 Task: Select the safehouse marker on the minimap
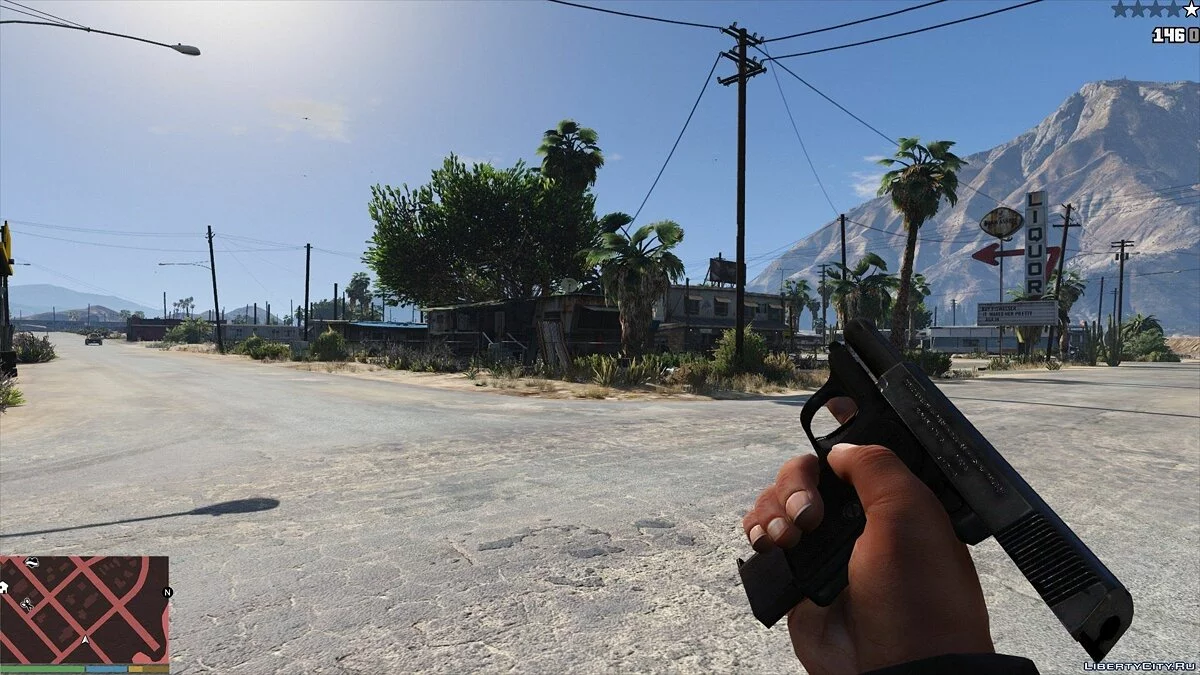4,588
